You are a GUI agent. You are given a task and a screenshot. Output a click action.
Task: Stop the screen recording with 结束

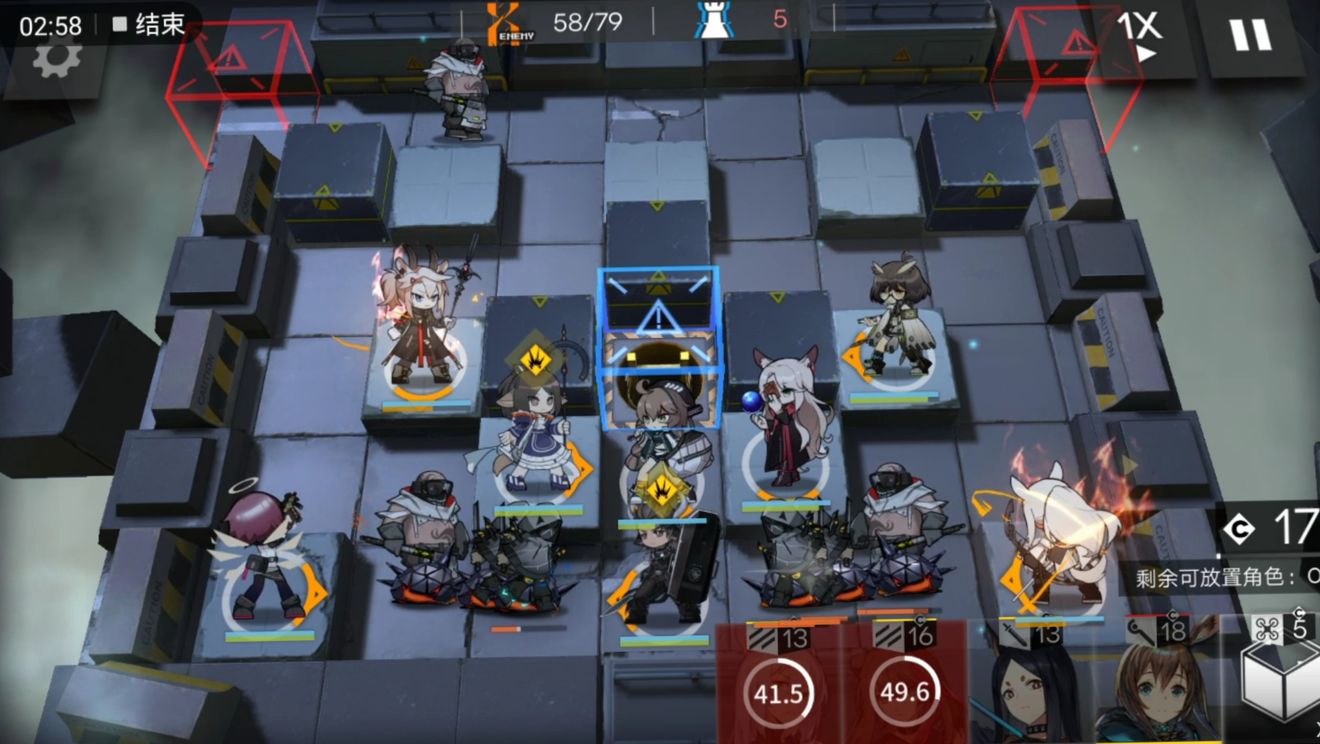[x=150, y=25]
